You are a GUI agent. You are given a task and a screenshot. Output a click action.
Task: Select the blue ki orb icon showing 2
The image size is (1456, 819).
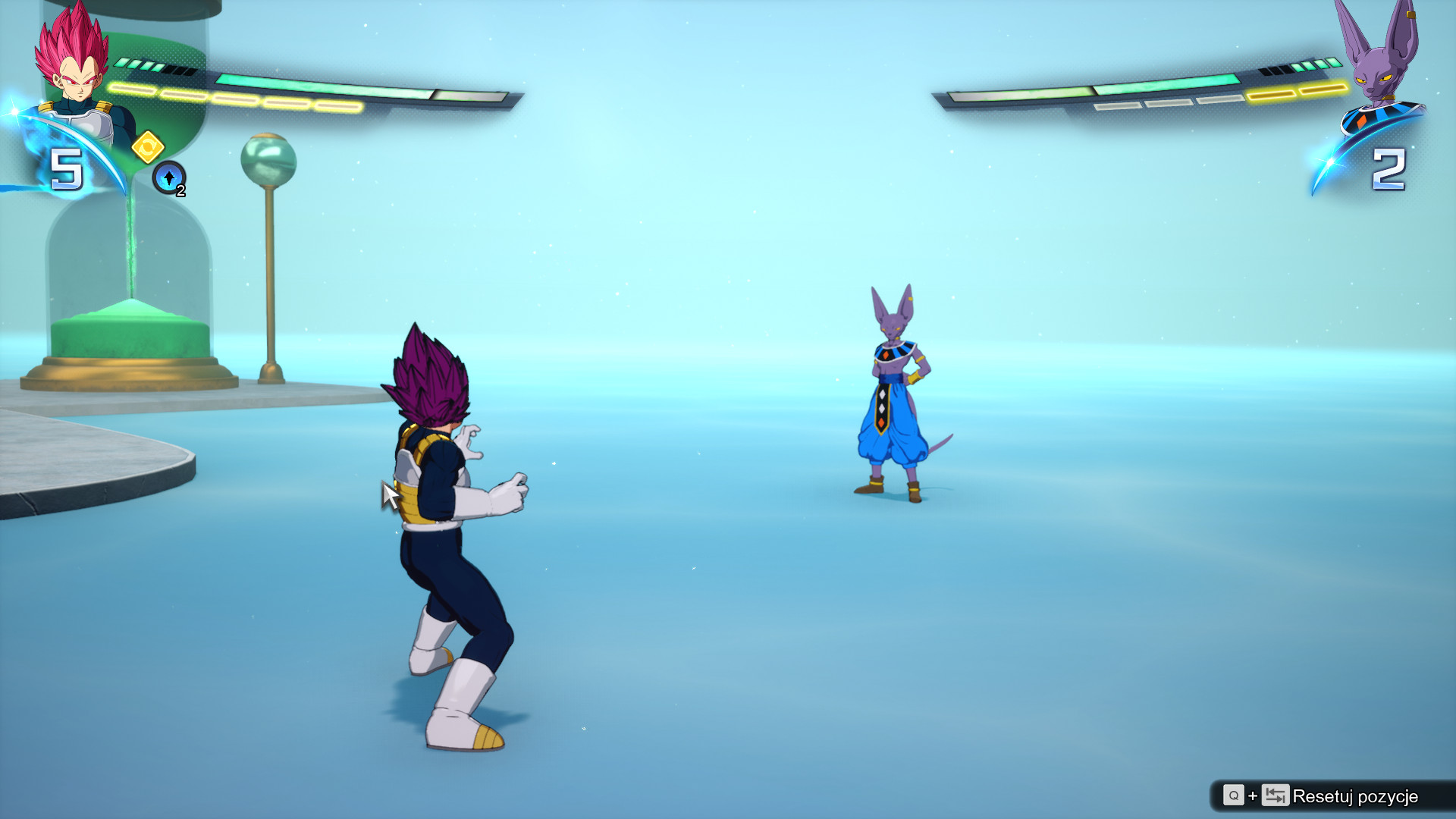[168, 179]
